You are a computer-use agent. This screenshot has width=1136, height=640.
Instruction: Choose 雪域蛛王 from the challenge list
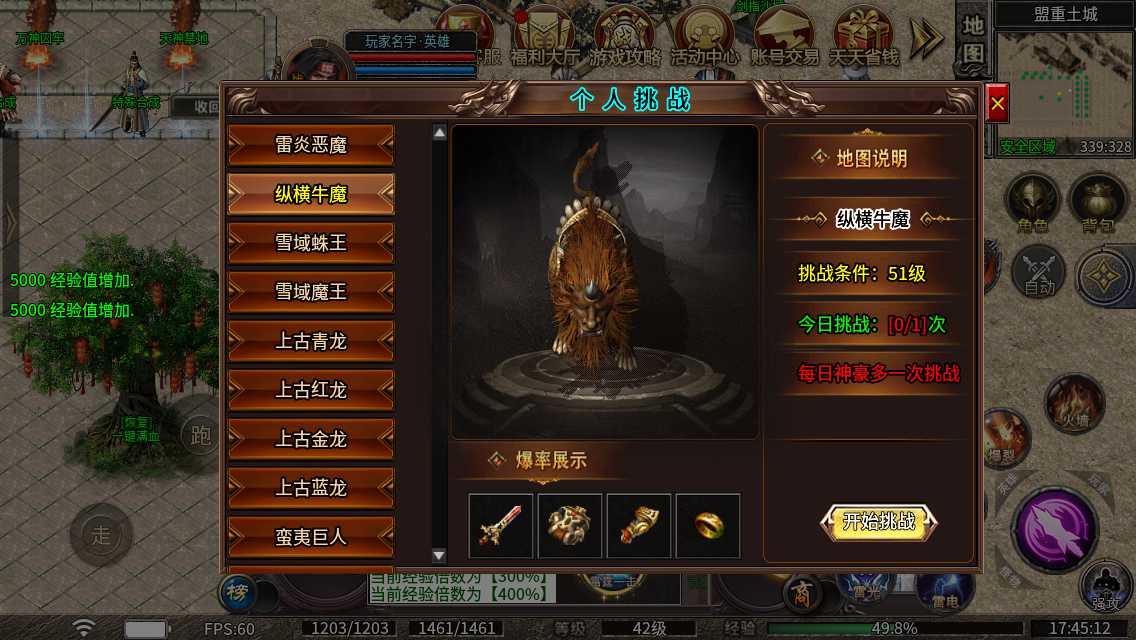coord(311,243)
